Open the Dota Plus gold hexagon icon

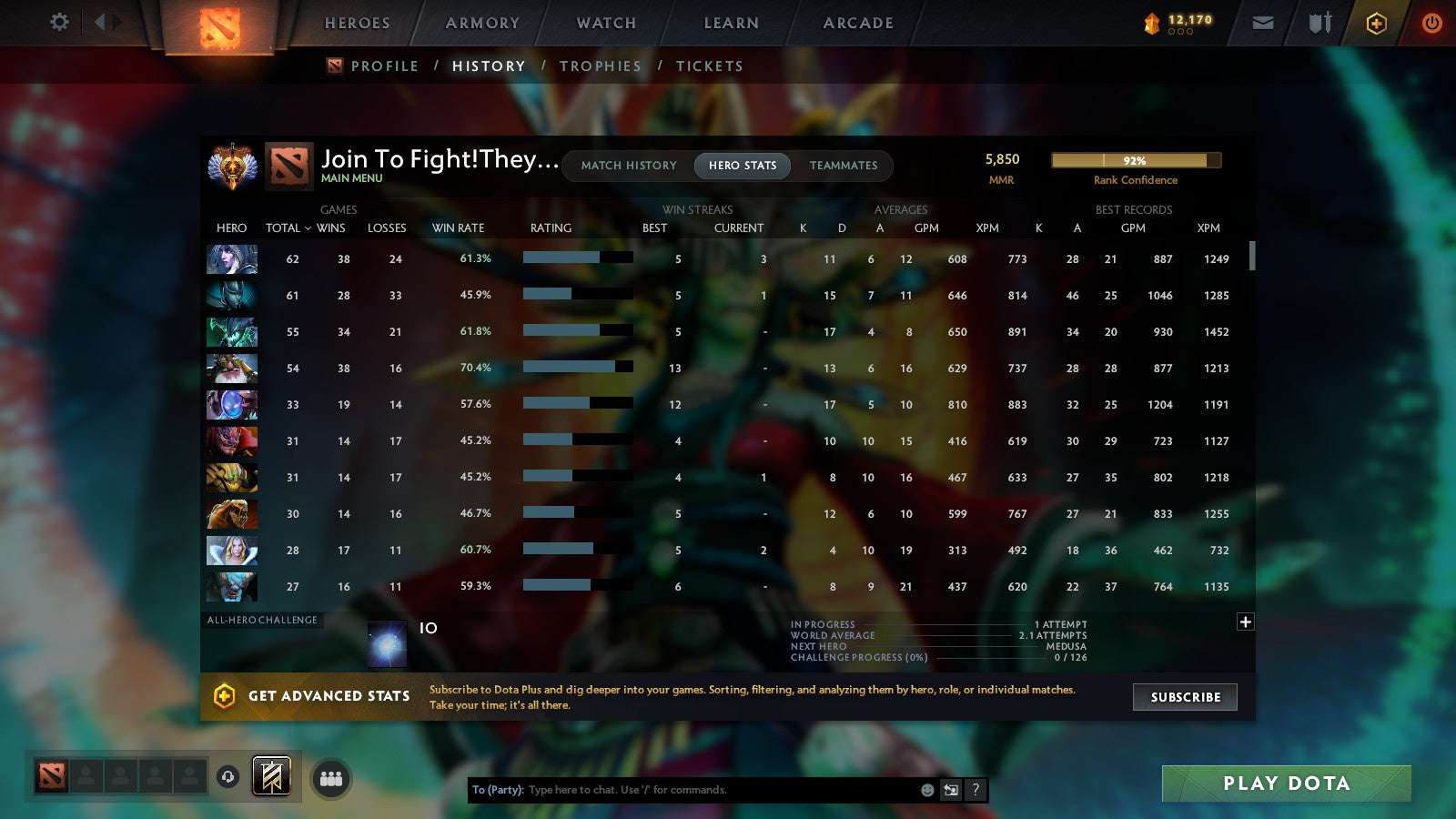(1377, 22)
